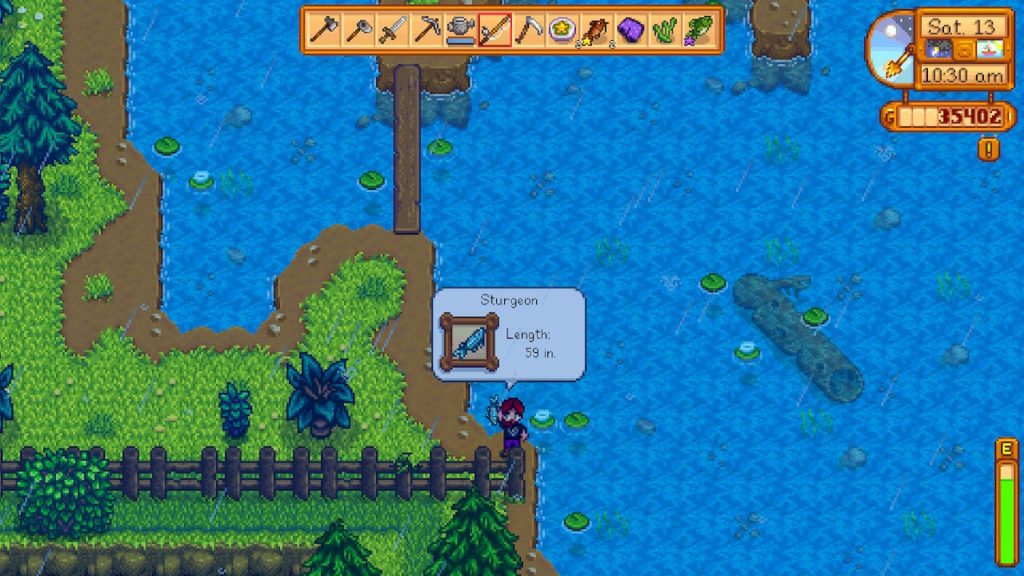Select the axe in the hotbar
The image size is (1024, 576).
357,30
